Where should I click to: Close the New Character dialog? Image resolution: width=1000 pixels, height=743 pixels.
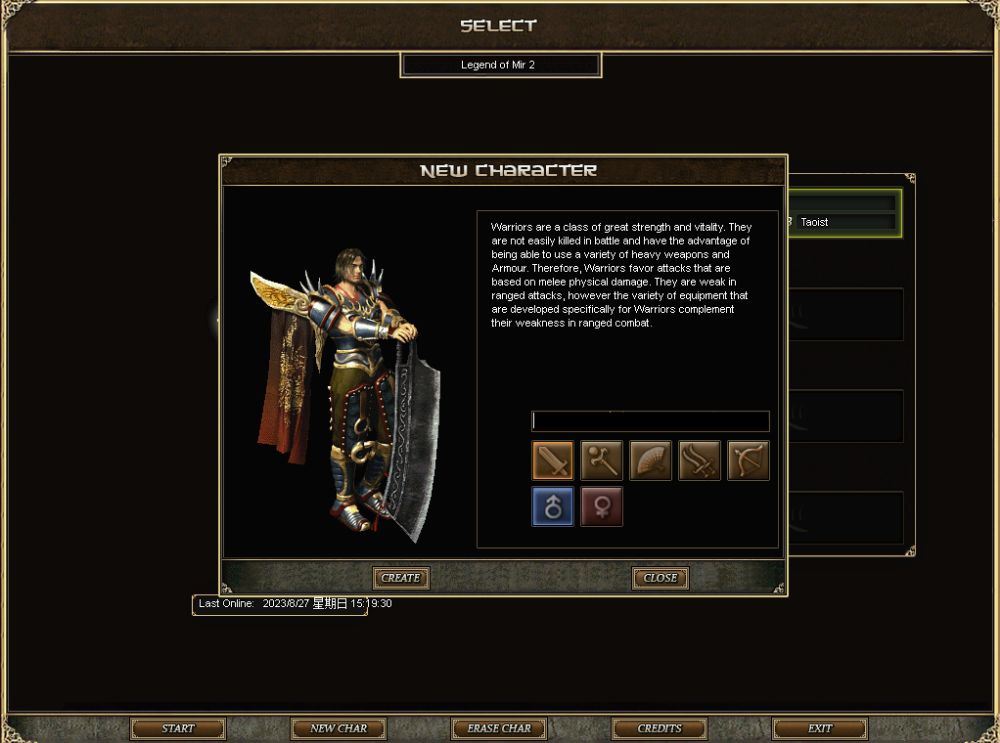pos(660,578)
